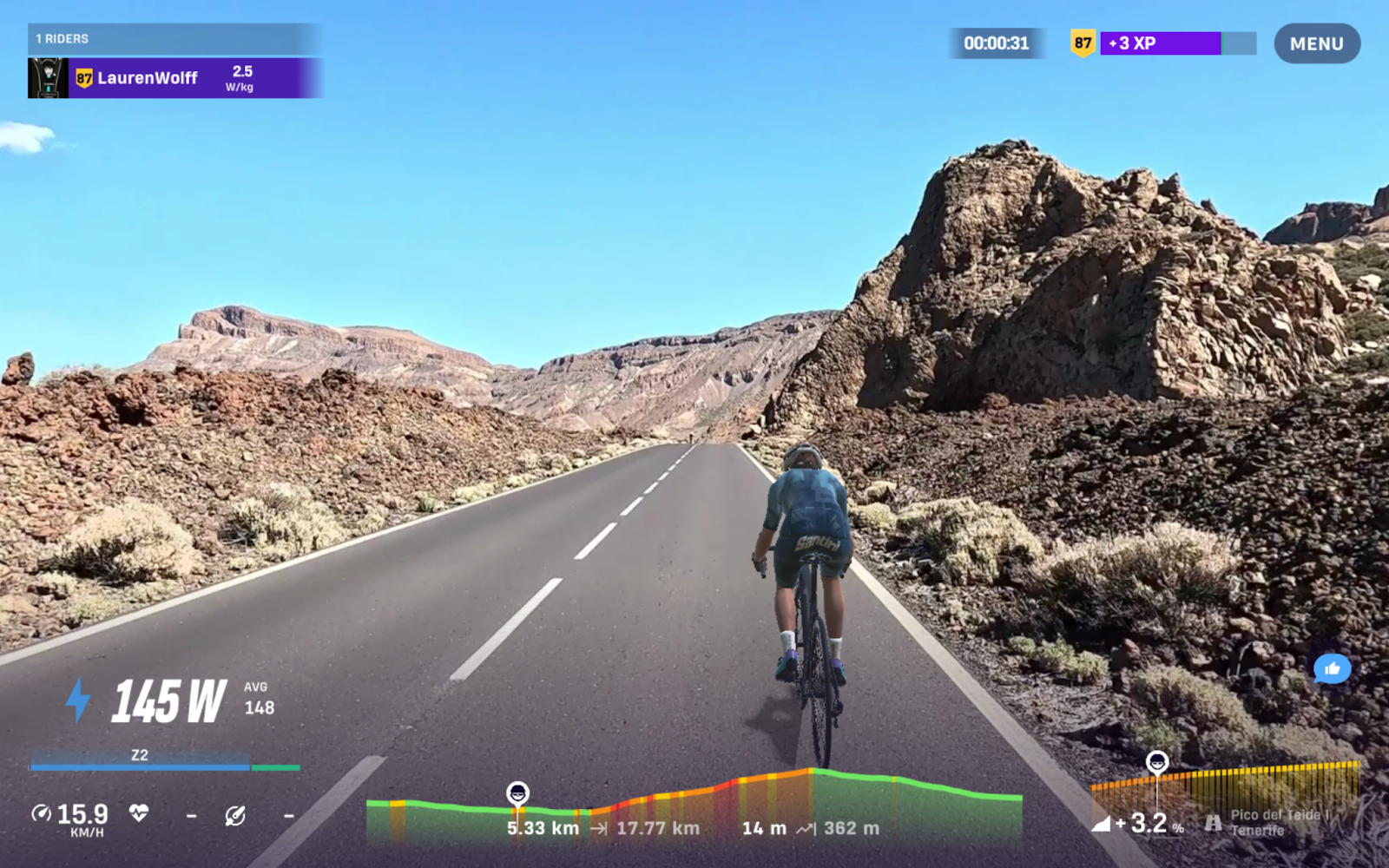Expand the Pico del Teide I Tenerife route info

click(x=1276, y=823)
